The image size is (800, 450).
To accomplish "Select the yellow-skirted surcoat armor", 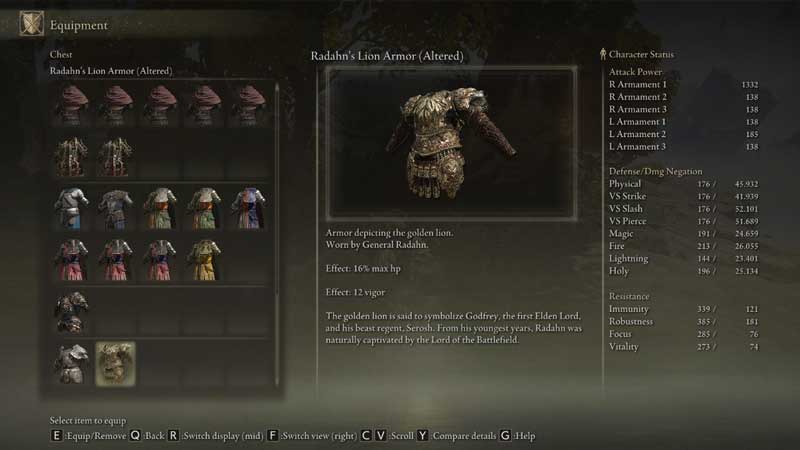I will (x=203, y=258).
